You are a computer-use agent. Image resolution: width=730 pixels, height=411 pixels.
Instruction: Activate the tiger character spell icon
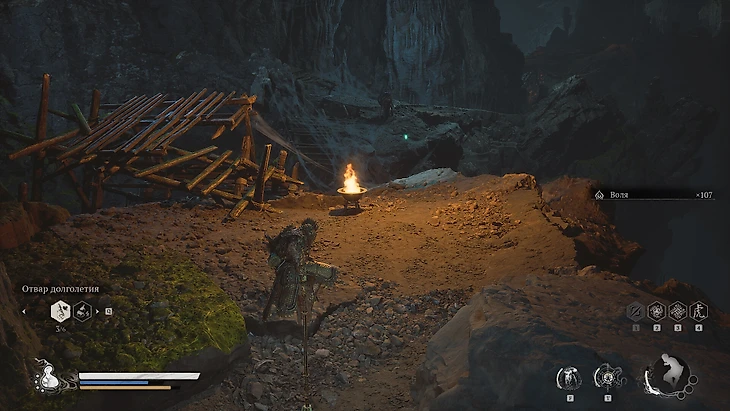pos(698,311)
